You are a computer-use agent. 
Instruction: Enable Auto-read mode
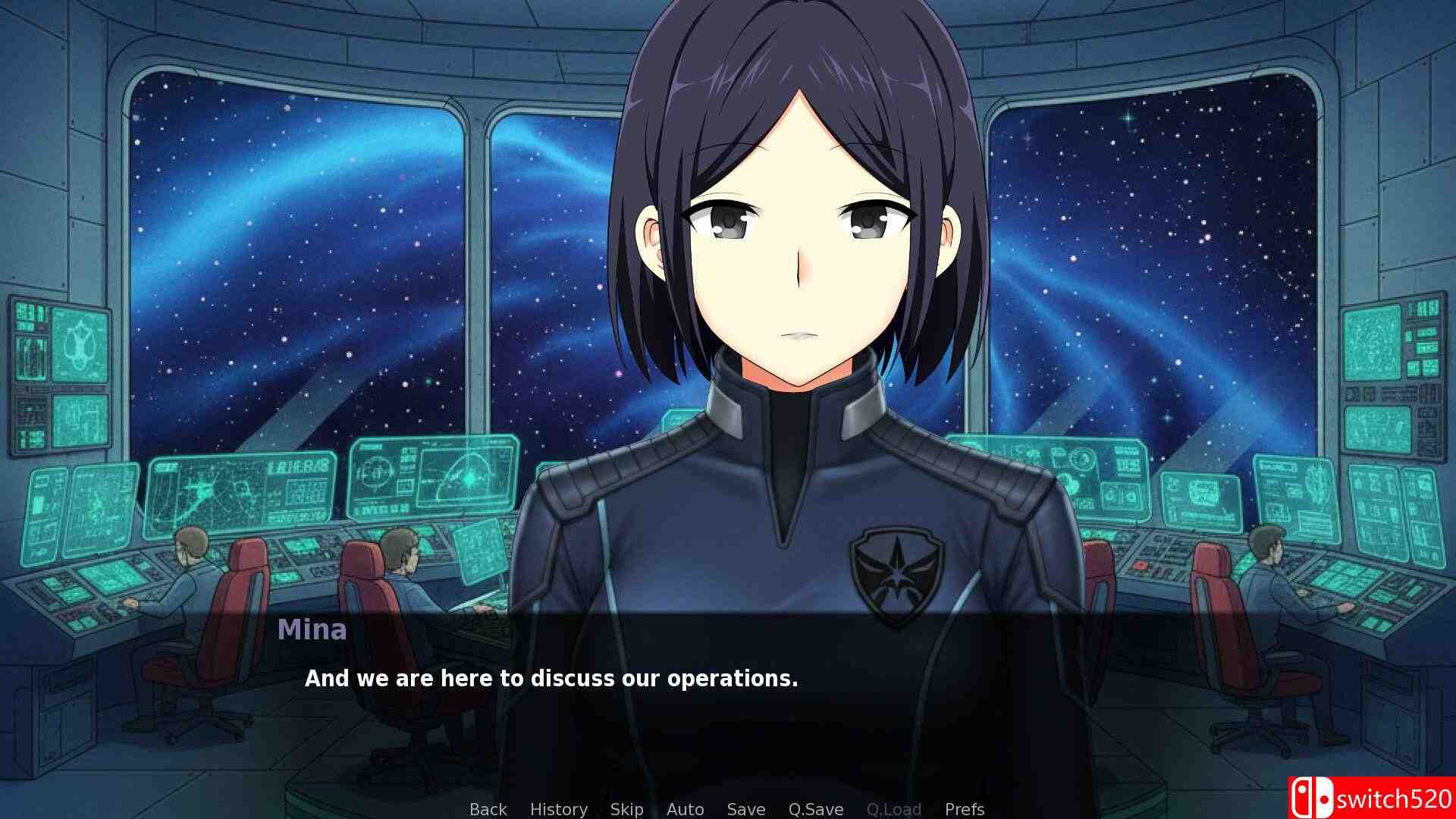[684, 809]
